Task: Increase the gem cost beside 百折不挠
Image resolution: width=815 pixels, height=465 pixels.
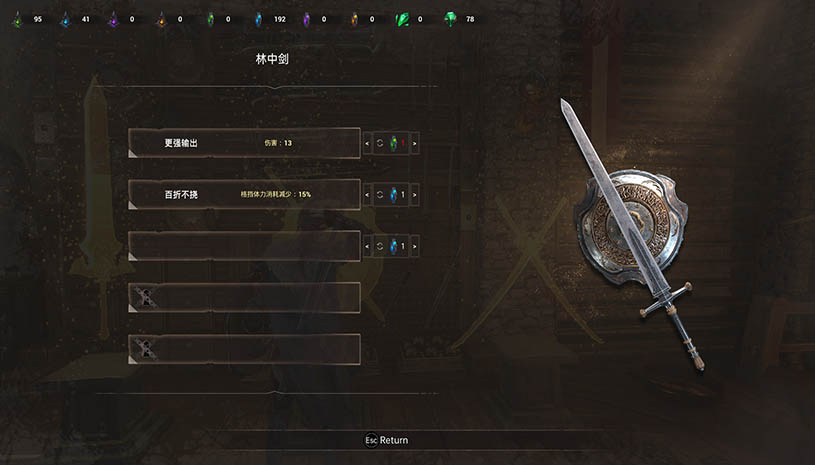Action: coord(414,194)
